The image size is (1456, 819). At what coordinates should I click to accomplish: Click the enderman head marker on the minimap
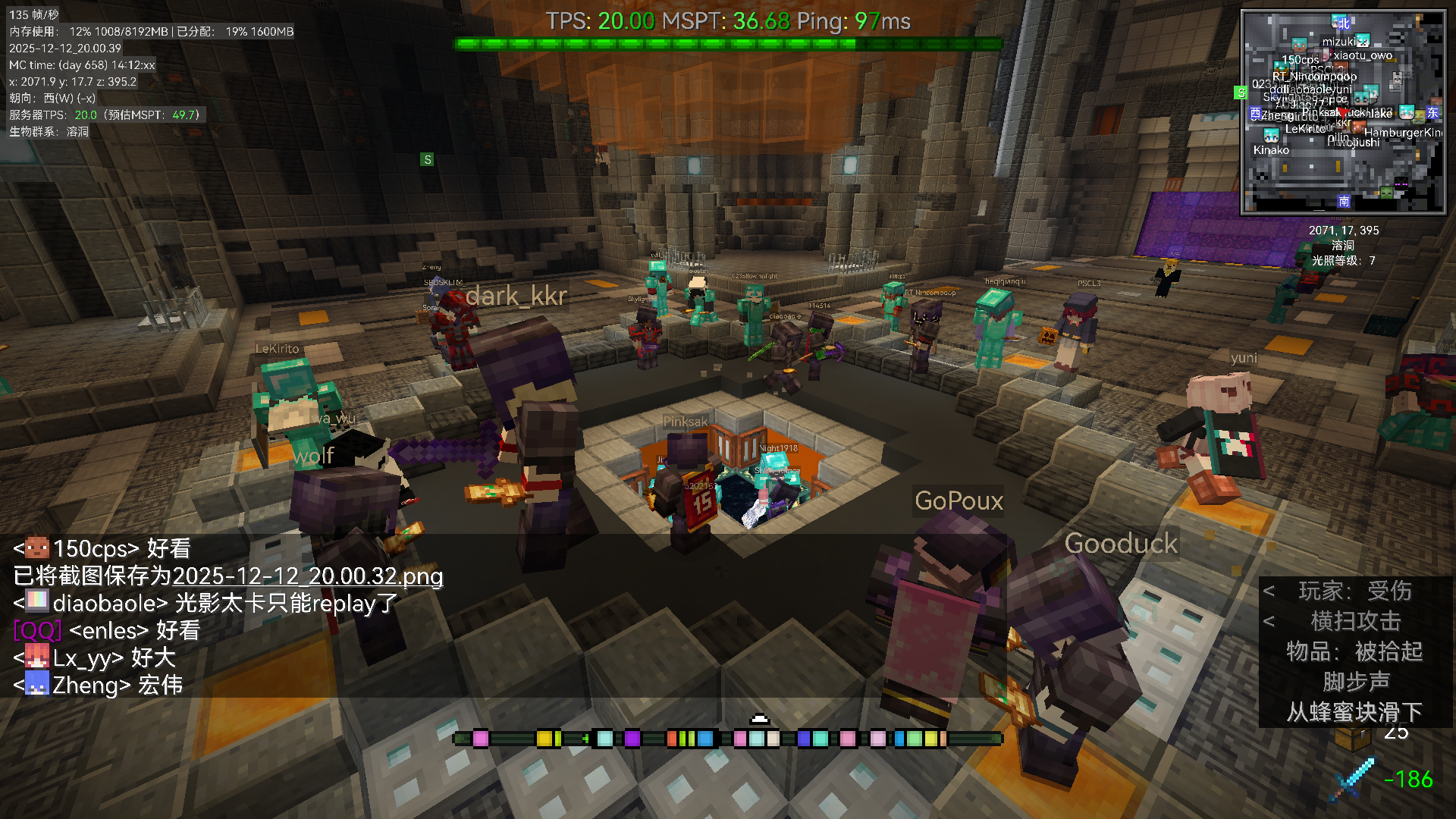point(1401,183)
